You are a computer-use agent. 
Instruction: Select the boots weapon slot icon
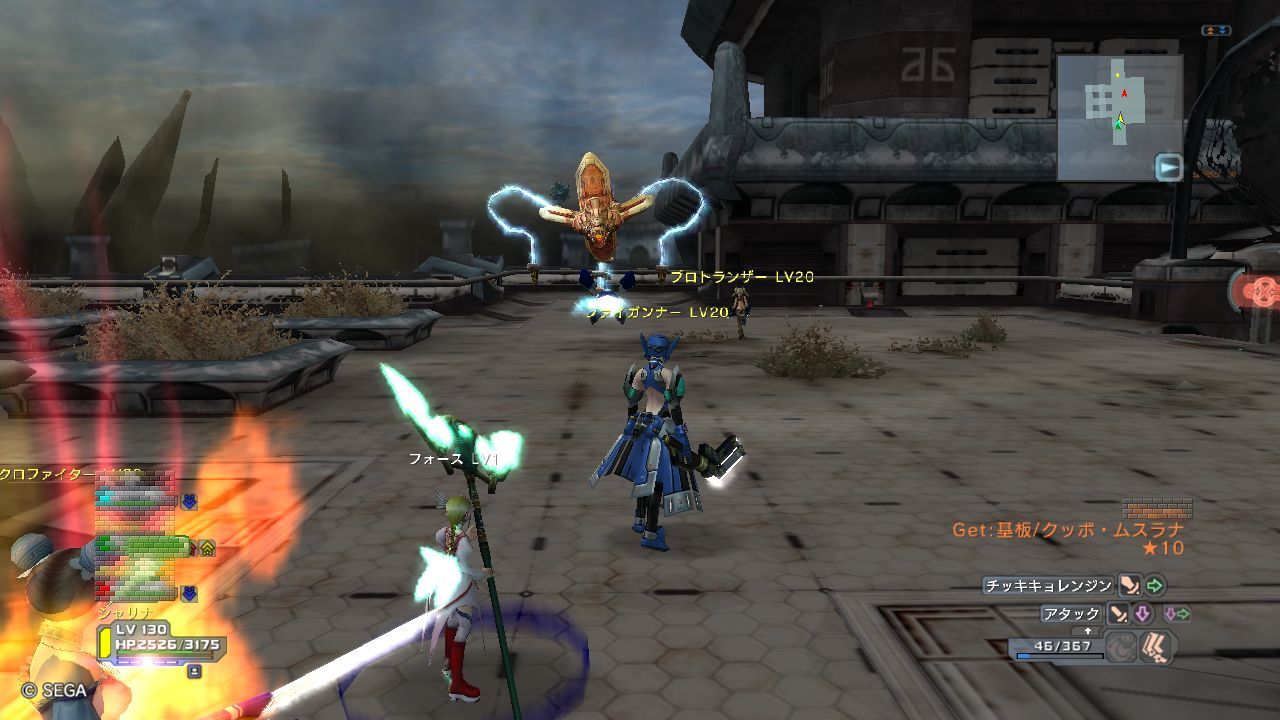pyautogui.click(x=1157, y=648)
